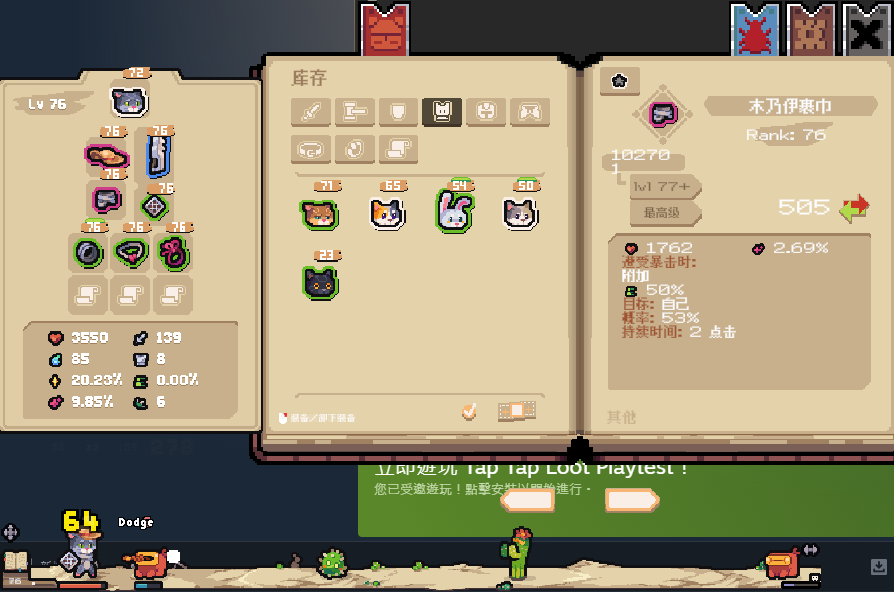
Task: Click the equipped gray cat pet slot
Action: click(129, 100)
